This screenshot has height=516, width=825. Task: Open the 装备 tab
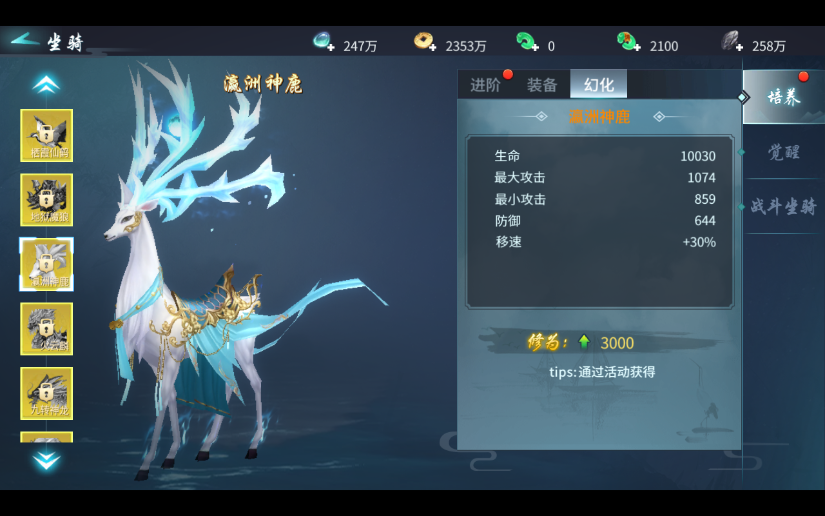tap(542, 85)
